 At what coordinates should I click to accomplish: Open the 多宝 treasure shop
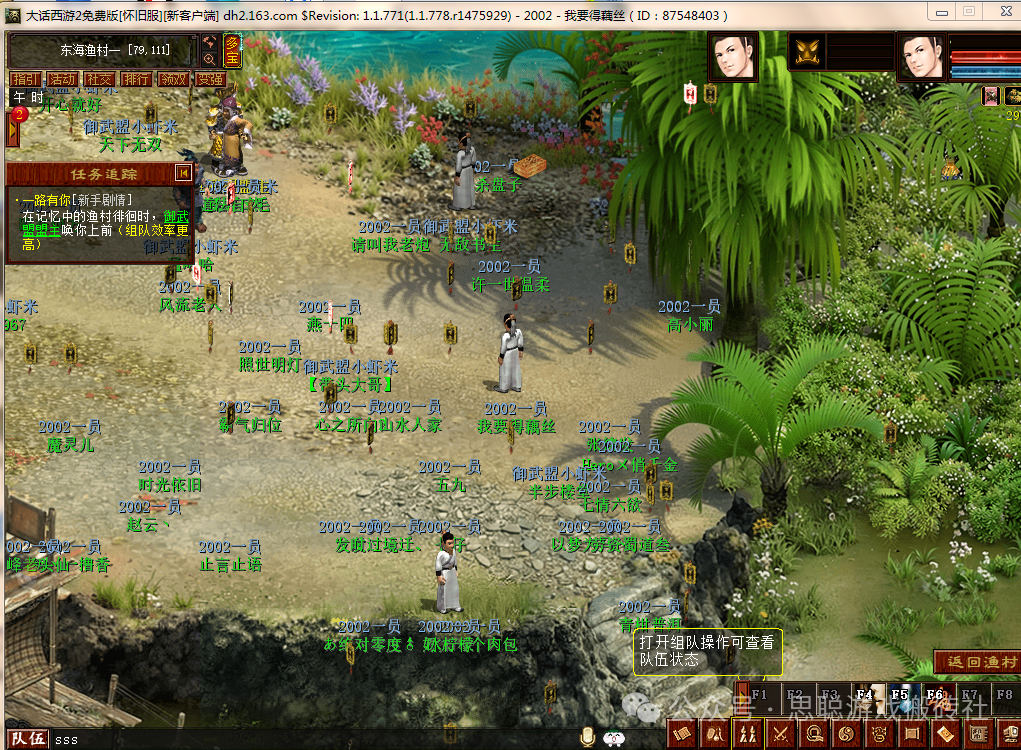[x=233, y=49]
